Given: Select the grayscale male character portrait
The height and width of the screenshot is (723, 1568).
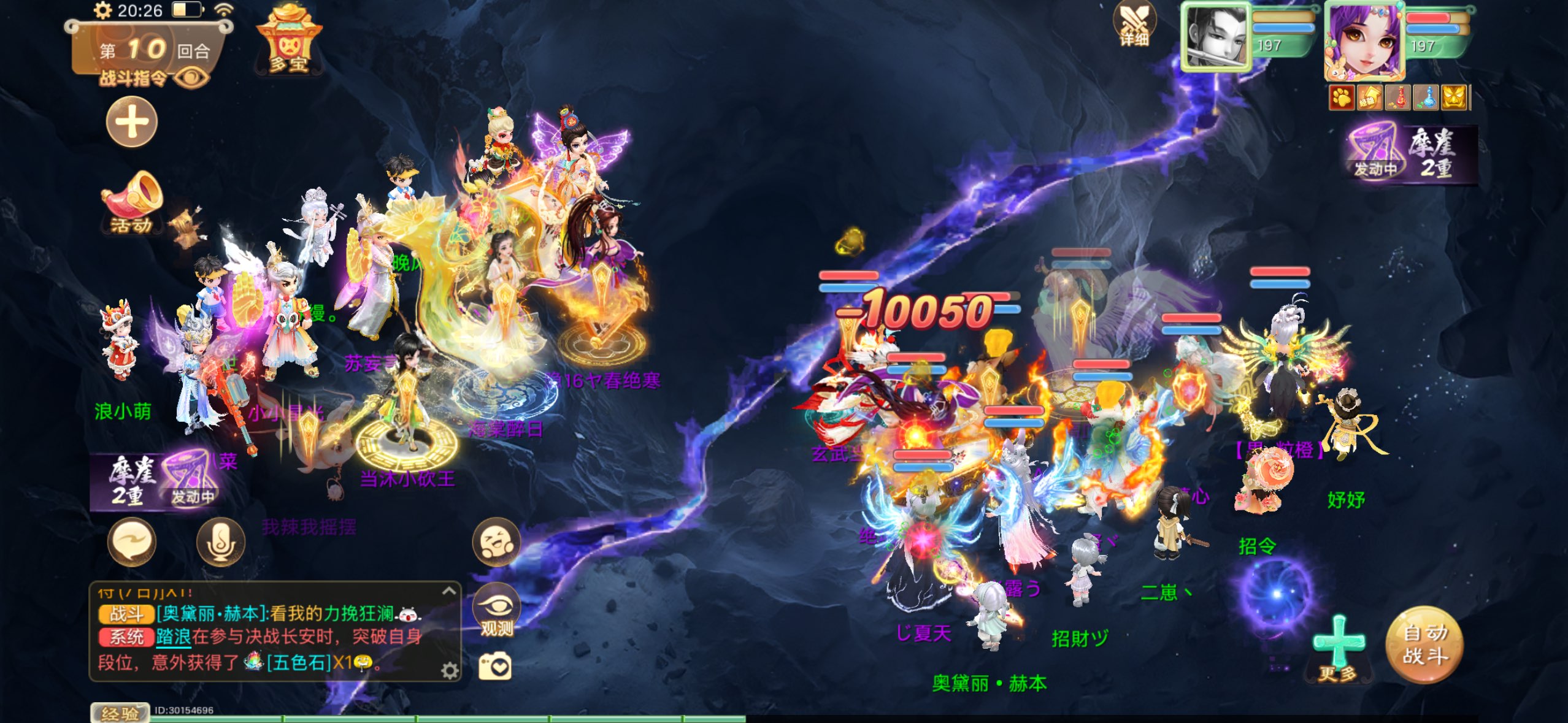Looking at the screenshot, I should pos(1216,37).
